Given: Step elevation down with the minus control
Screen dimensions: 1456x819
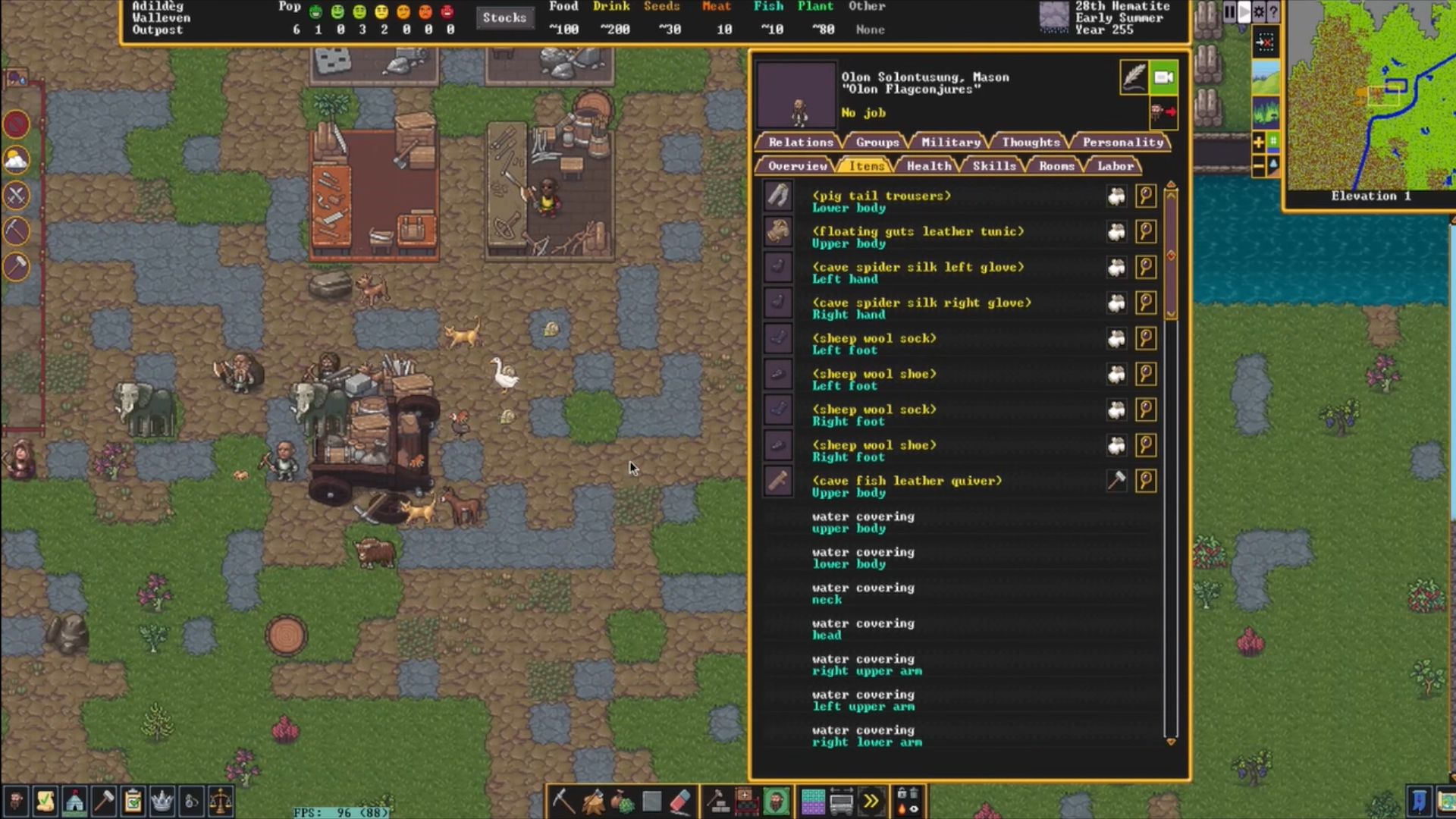Looking at the screenshot, I should click(x=1258, y=165).
